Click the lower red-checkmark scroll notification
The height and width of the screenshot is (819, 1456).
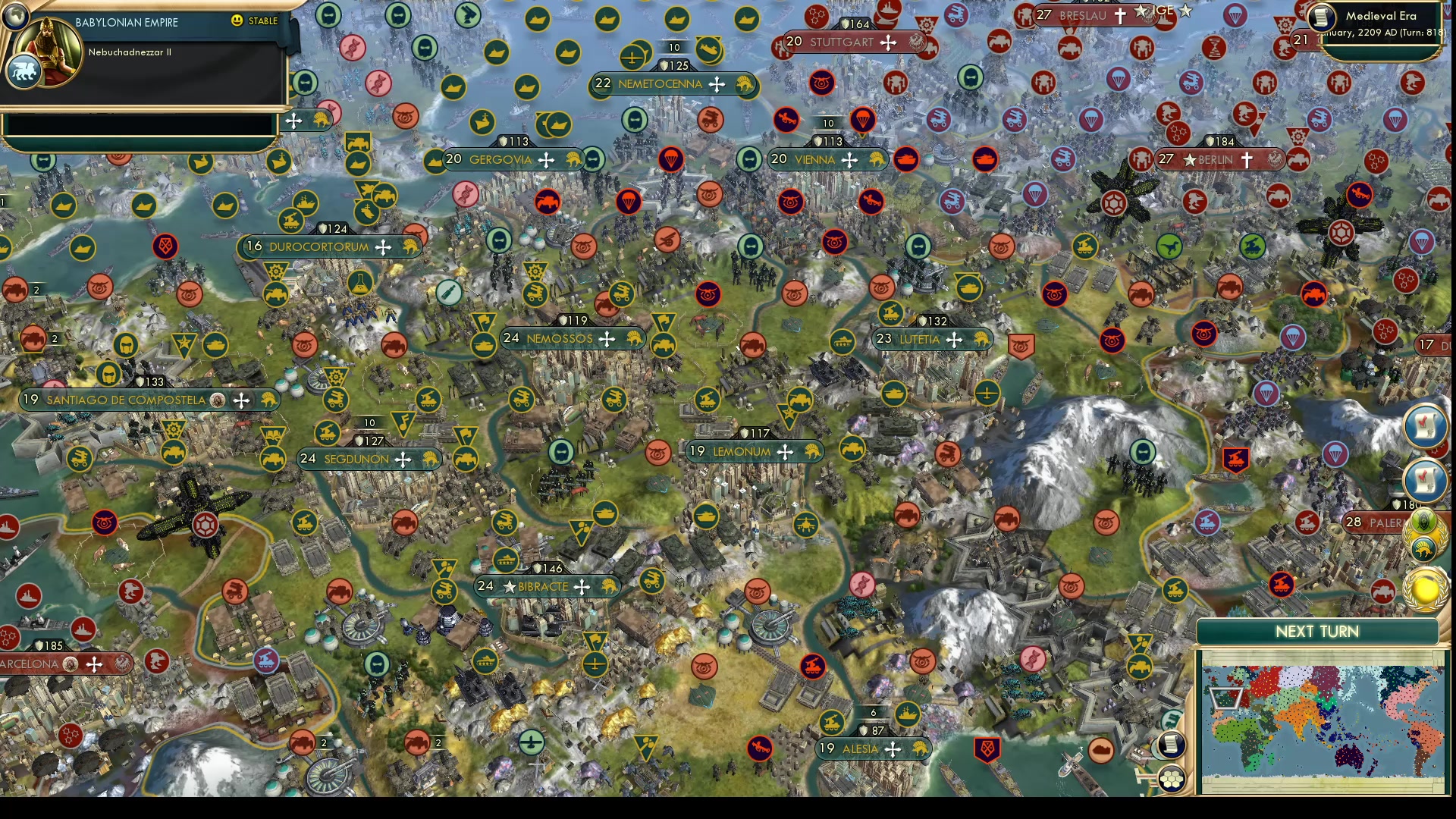[1424, 481]
